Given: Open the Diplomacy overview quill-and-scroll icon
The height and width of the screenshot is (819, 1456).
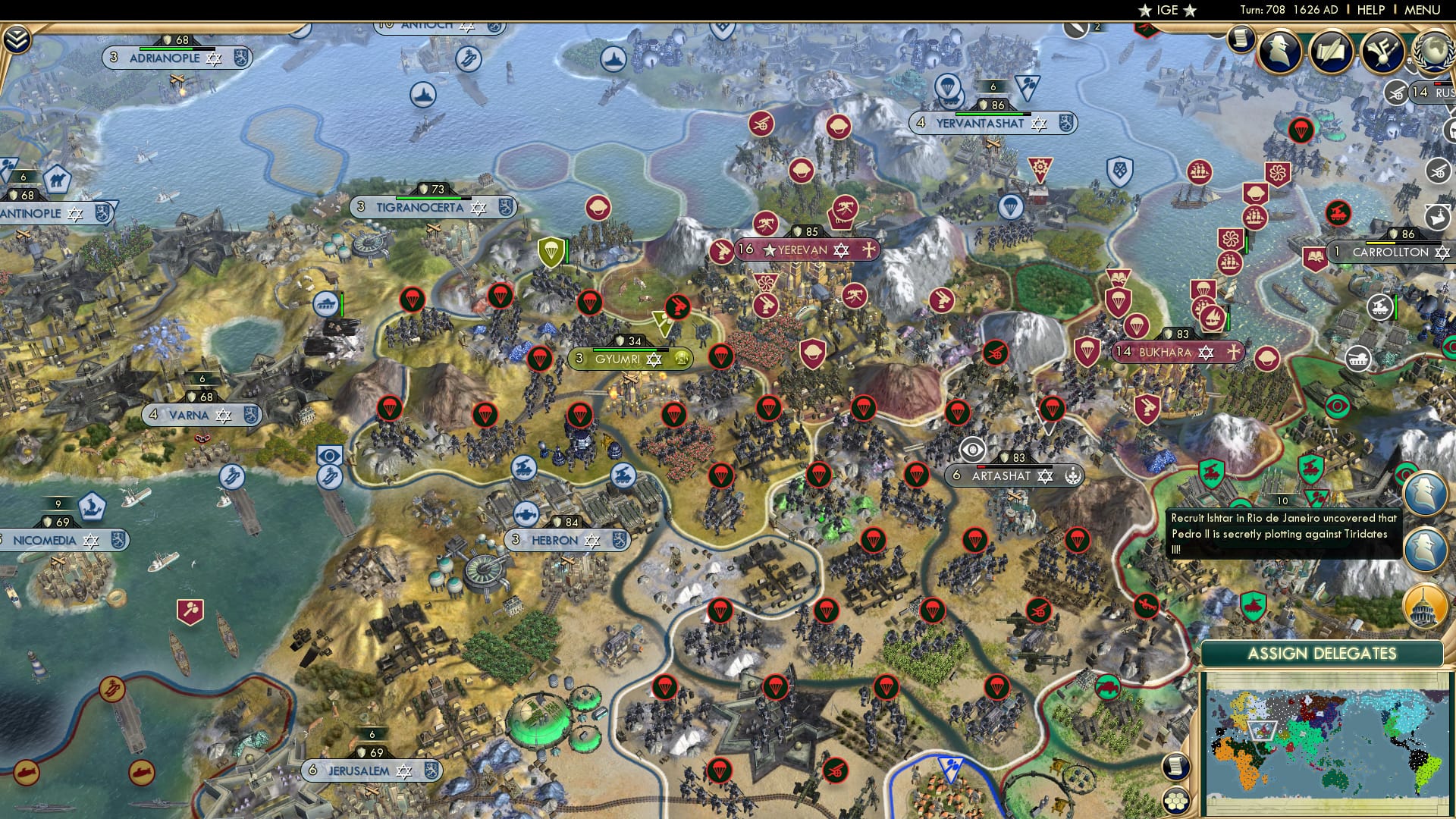Looking at the screenshot, I should [x=1331, y=51].
